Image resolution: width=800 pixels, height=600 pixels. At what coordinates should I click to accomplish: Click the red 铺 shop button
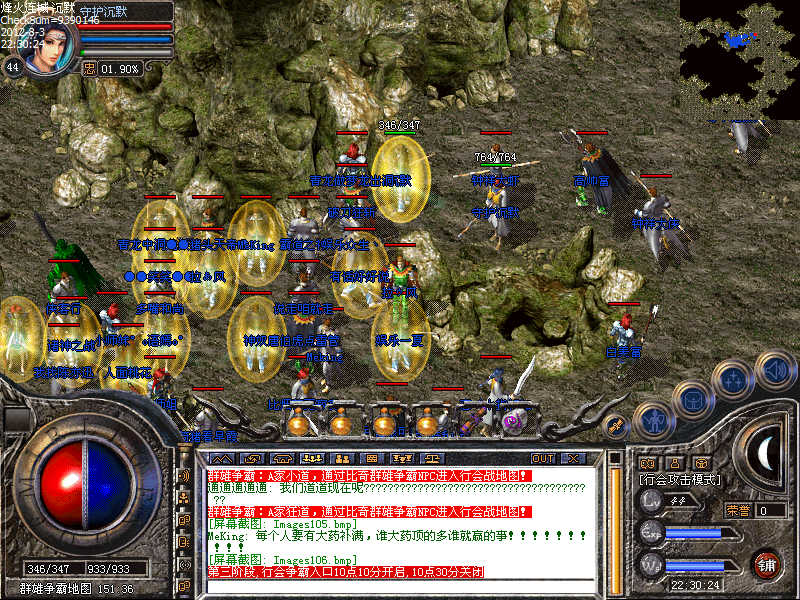click(767, 563)
